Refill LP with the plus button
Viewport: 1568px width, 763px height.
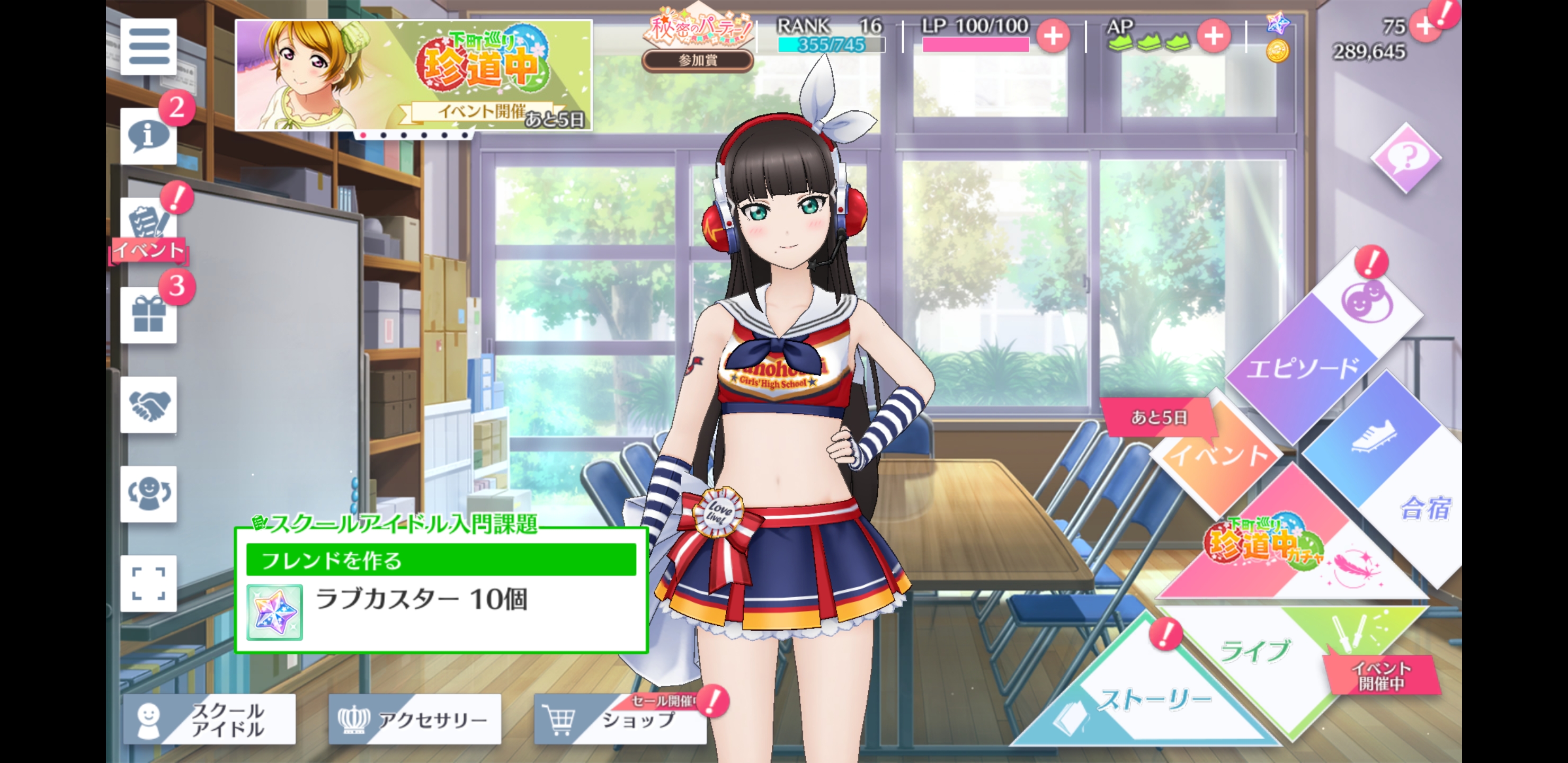(1053, 36)
